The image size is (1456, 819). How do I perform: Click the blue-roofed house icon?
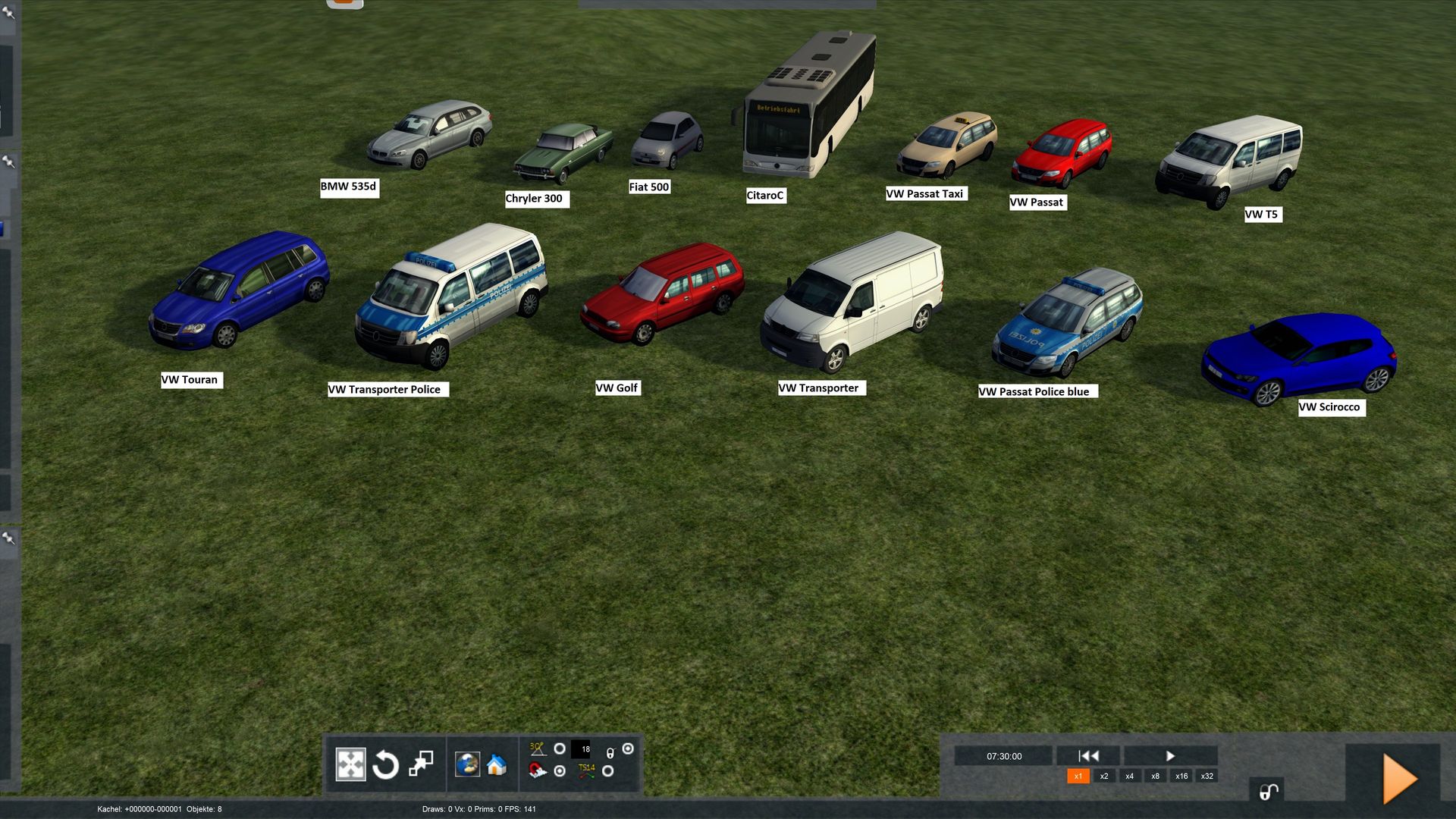[x=497, y=764]
